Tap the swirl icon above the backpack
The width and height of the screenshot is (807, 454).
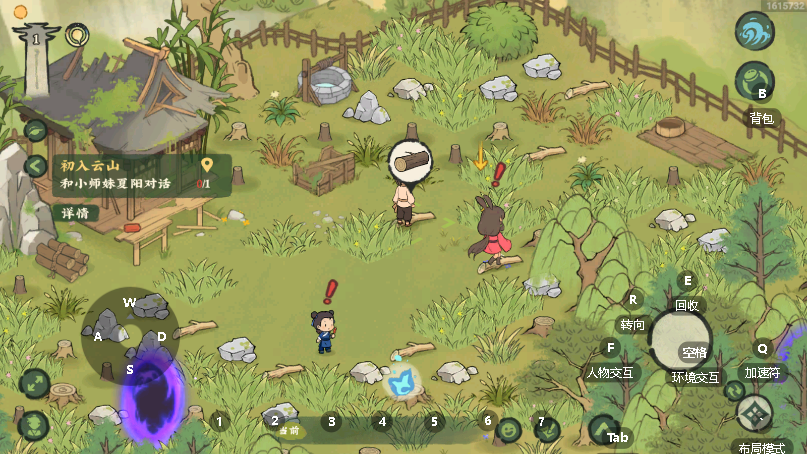pos(755,31)
